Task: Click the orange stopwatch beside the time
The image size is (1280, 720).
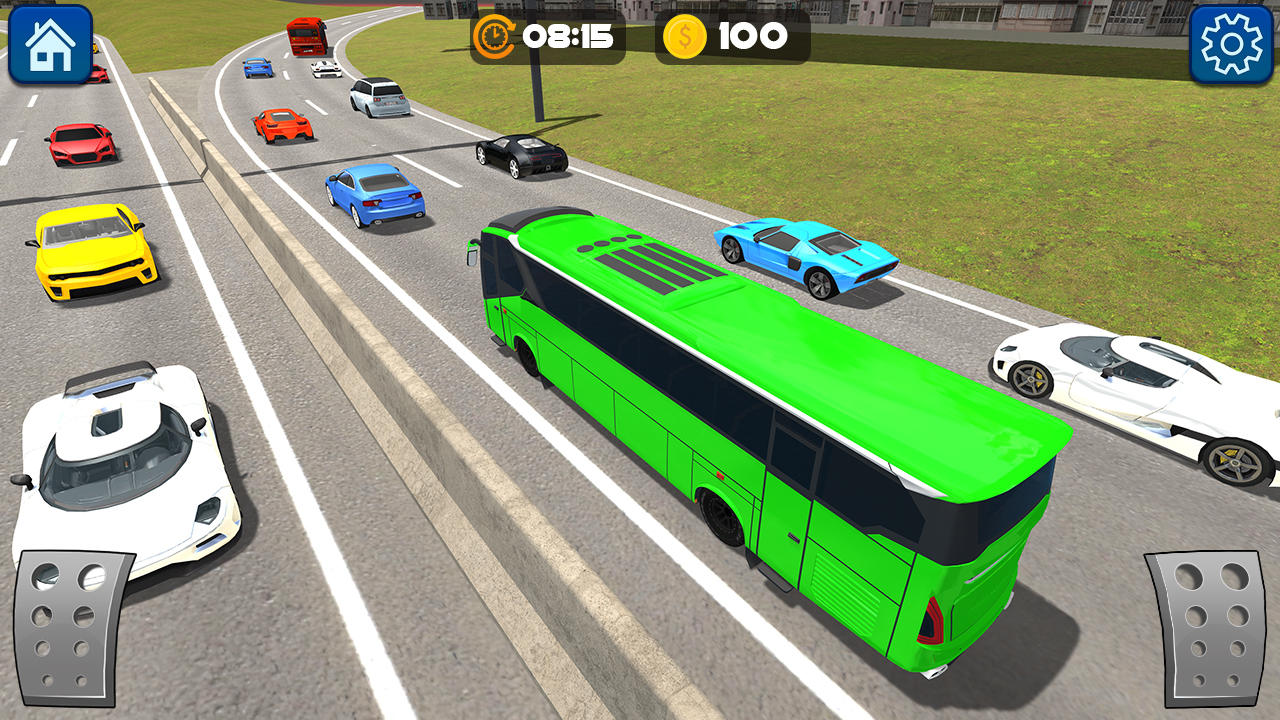Action: tap(497, 38)
